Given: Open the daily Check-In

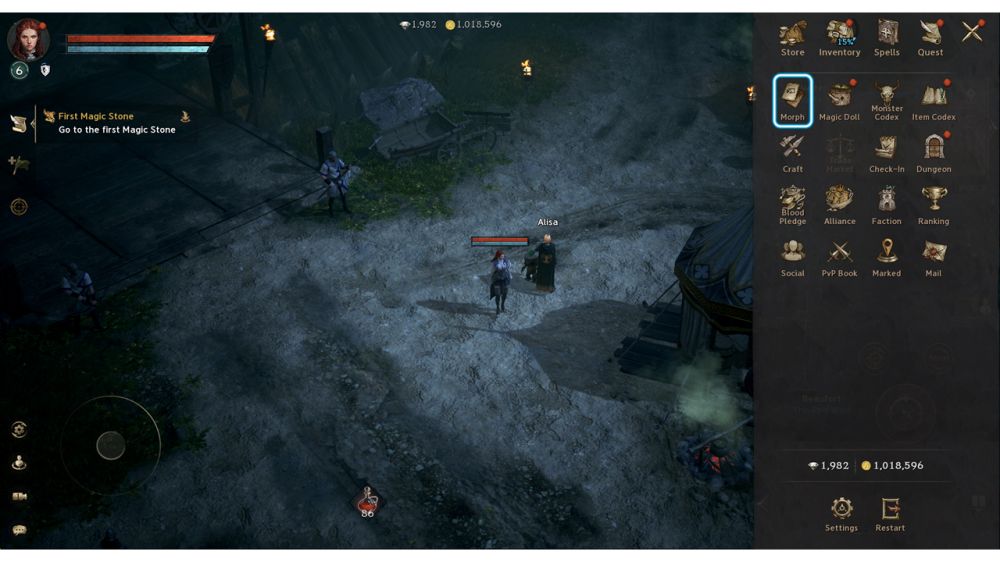Looking at the screenshot, I should [x=887, y=152].
